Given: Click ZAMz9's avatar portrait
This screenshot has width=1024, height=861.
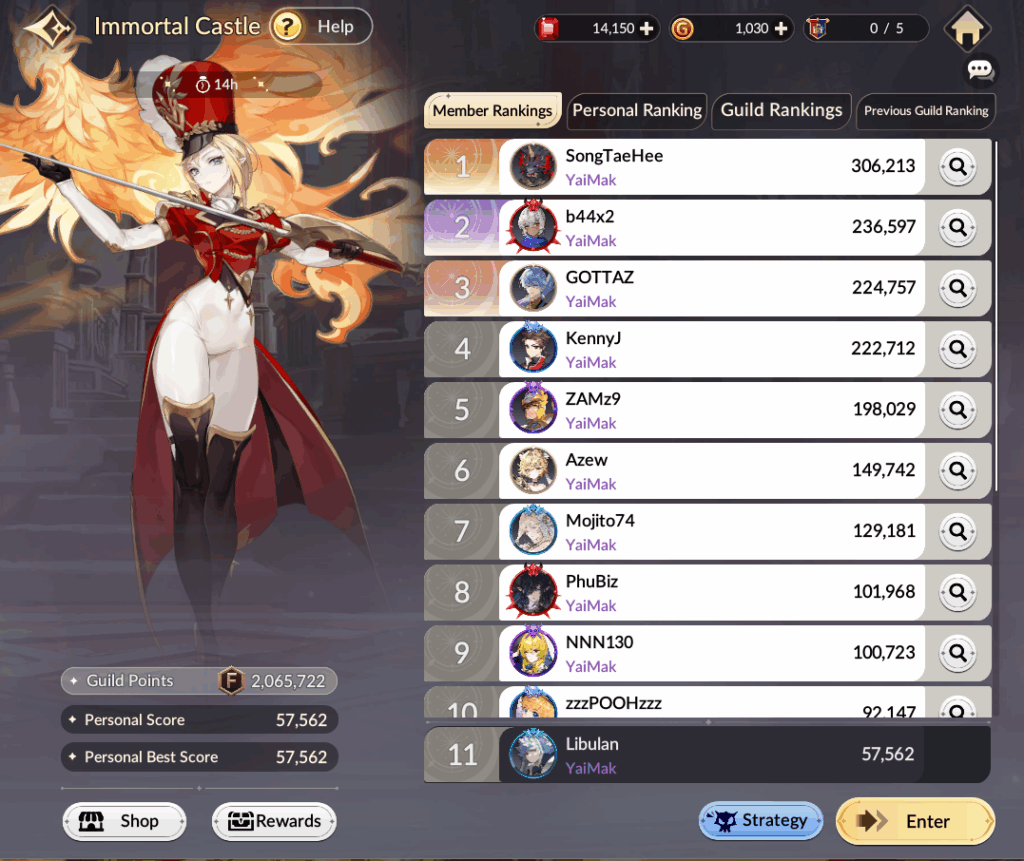Looking at the screenshot, I should pos(533,410).
